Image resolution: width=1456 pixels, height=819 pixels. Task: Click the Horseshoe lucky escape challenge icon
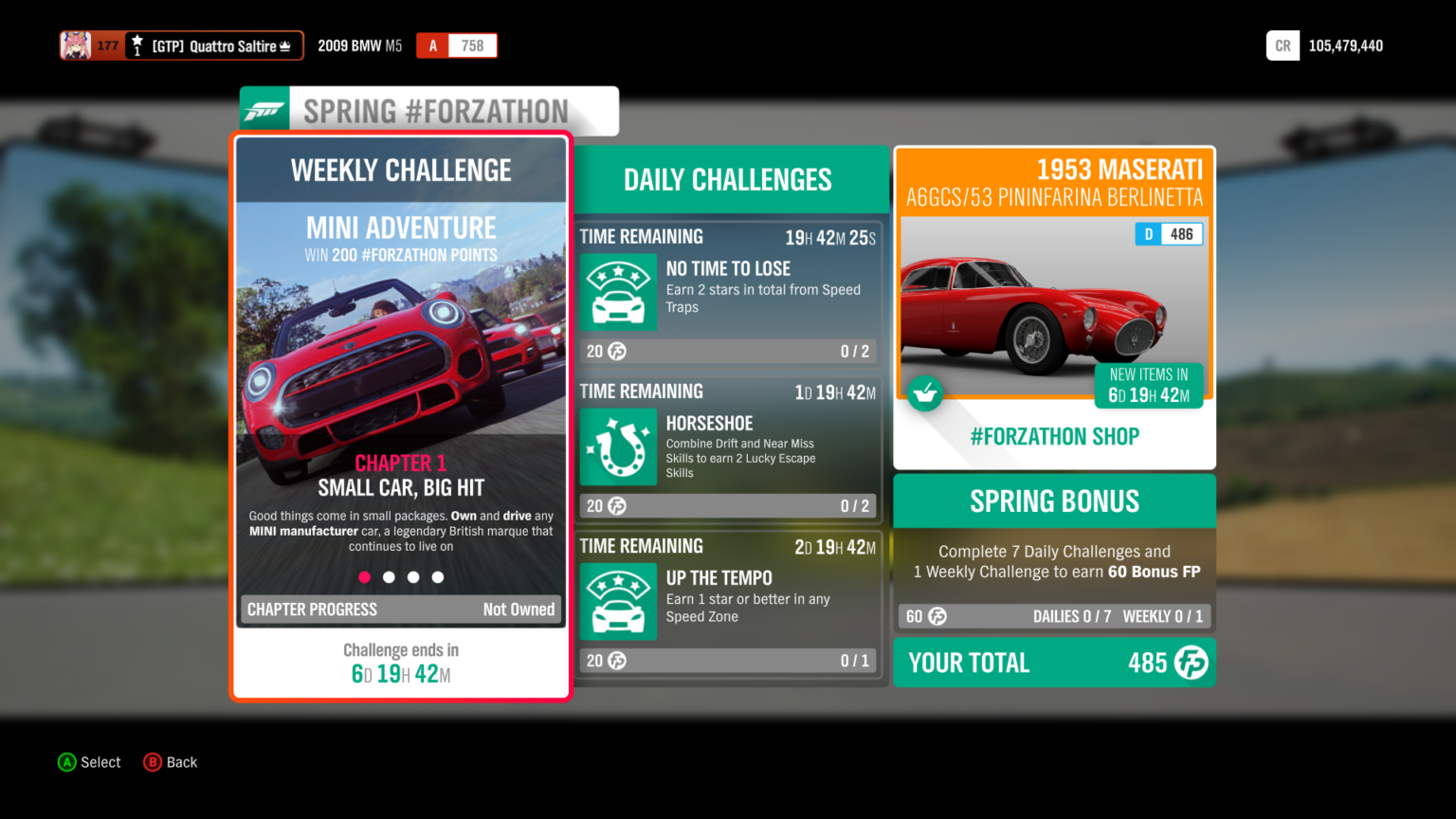(x=618, y=446)
